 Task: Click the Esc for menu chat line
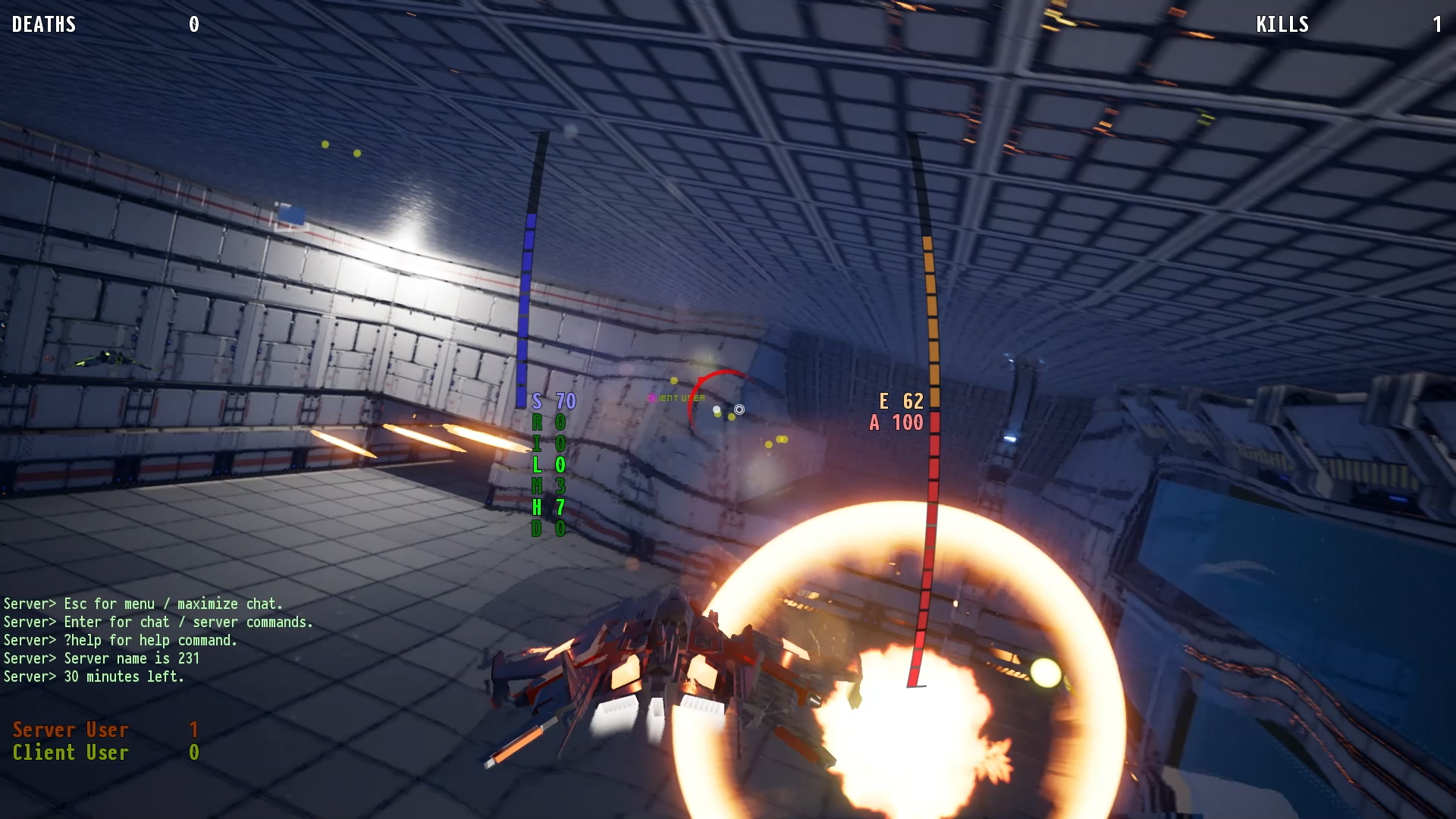(x=143, y=604)
